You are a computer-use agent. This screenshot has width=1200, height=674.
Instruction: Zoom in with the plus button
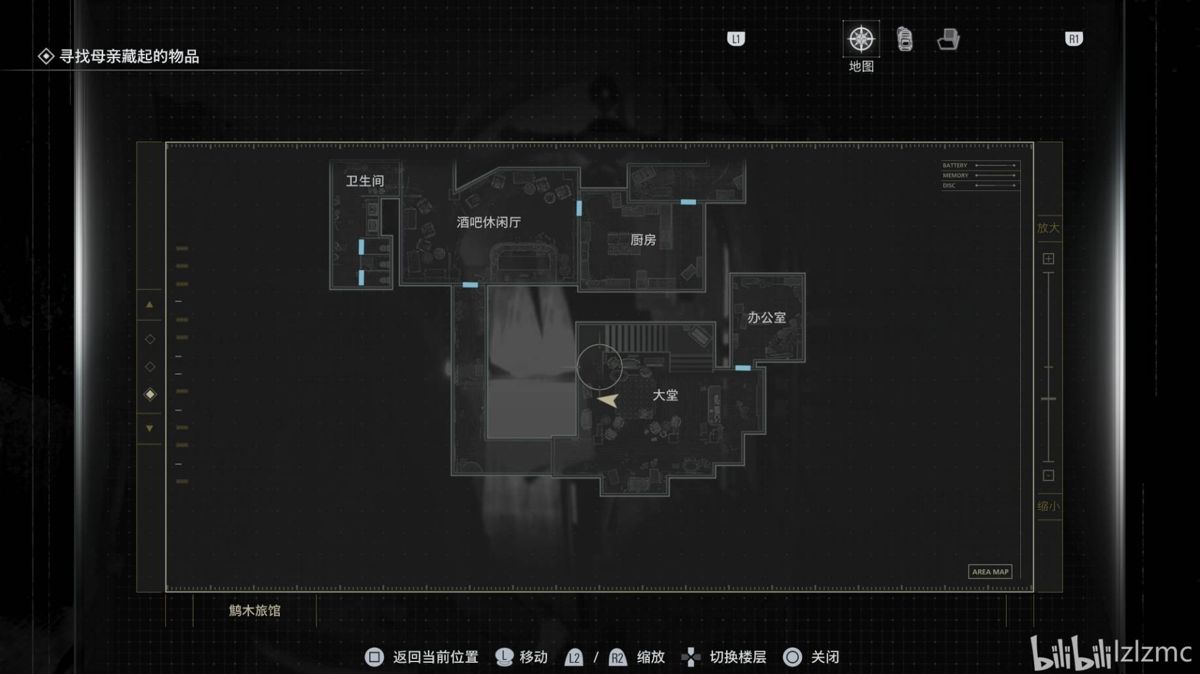(1048, 259)
